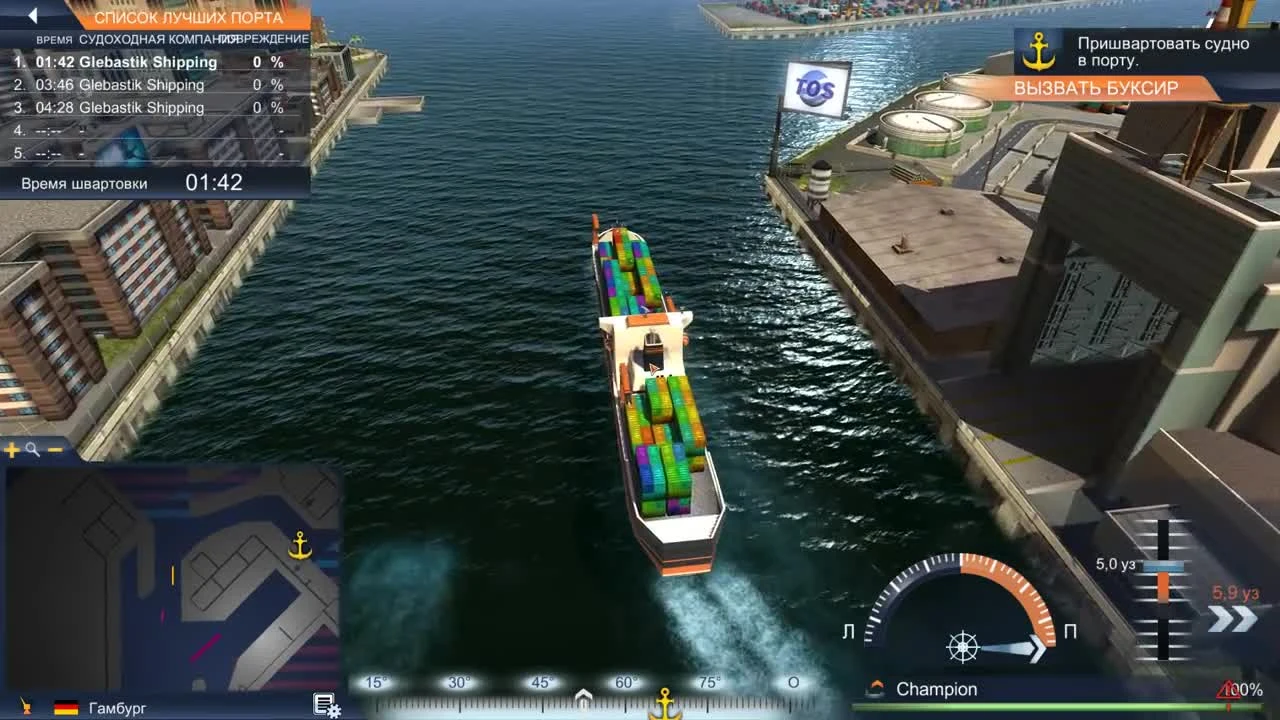Click the Время швартовки mooring timer
The width and height of the screenshot is (1280, 720).
83,183
